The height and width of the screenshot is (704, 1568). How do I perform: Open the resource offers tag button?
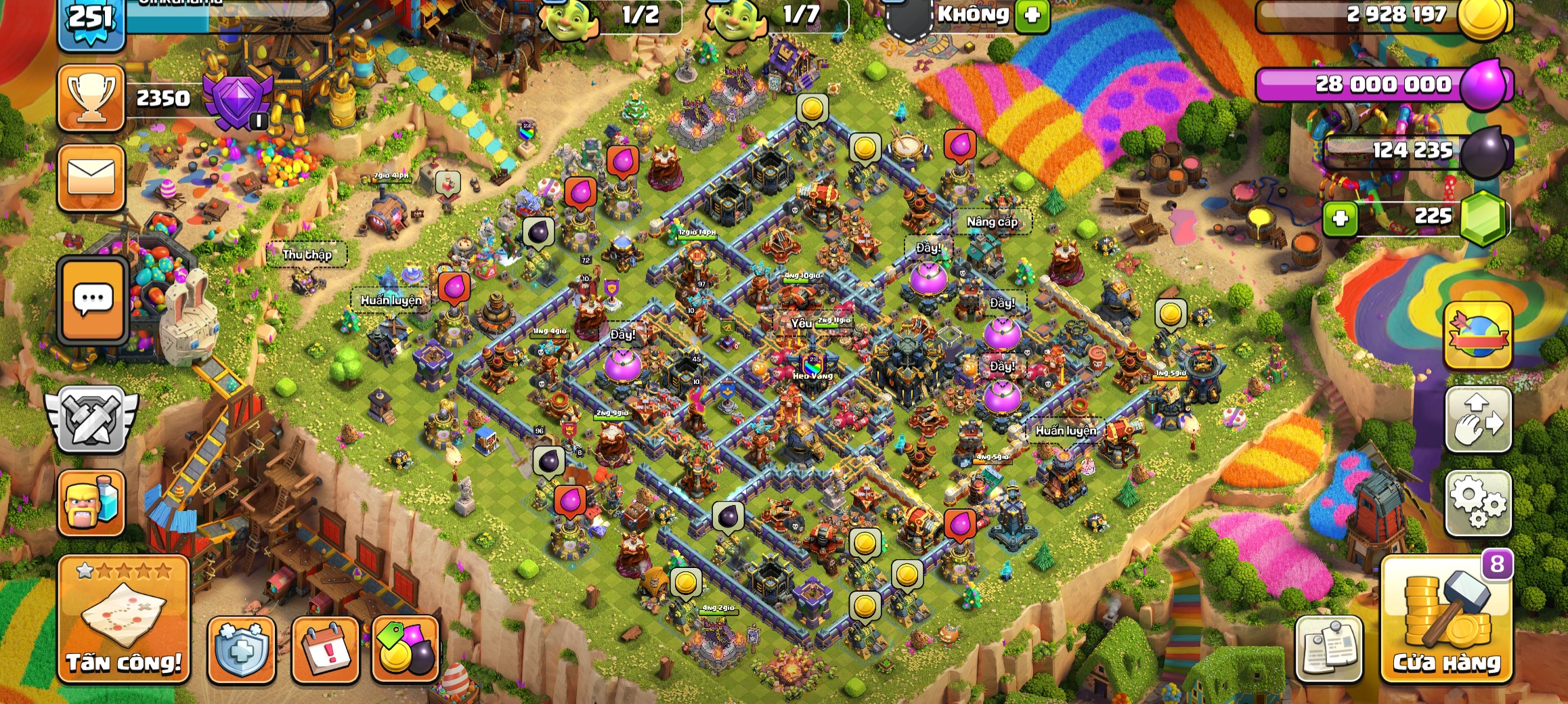pyautogui.click(x=406, y=649)
